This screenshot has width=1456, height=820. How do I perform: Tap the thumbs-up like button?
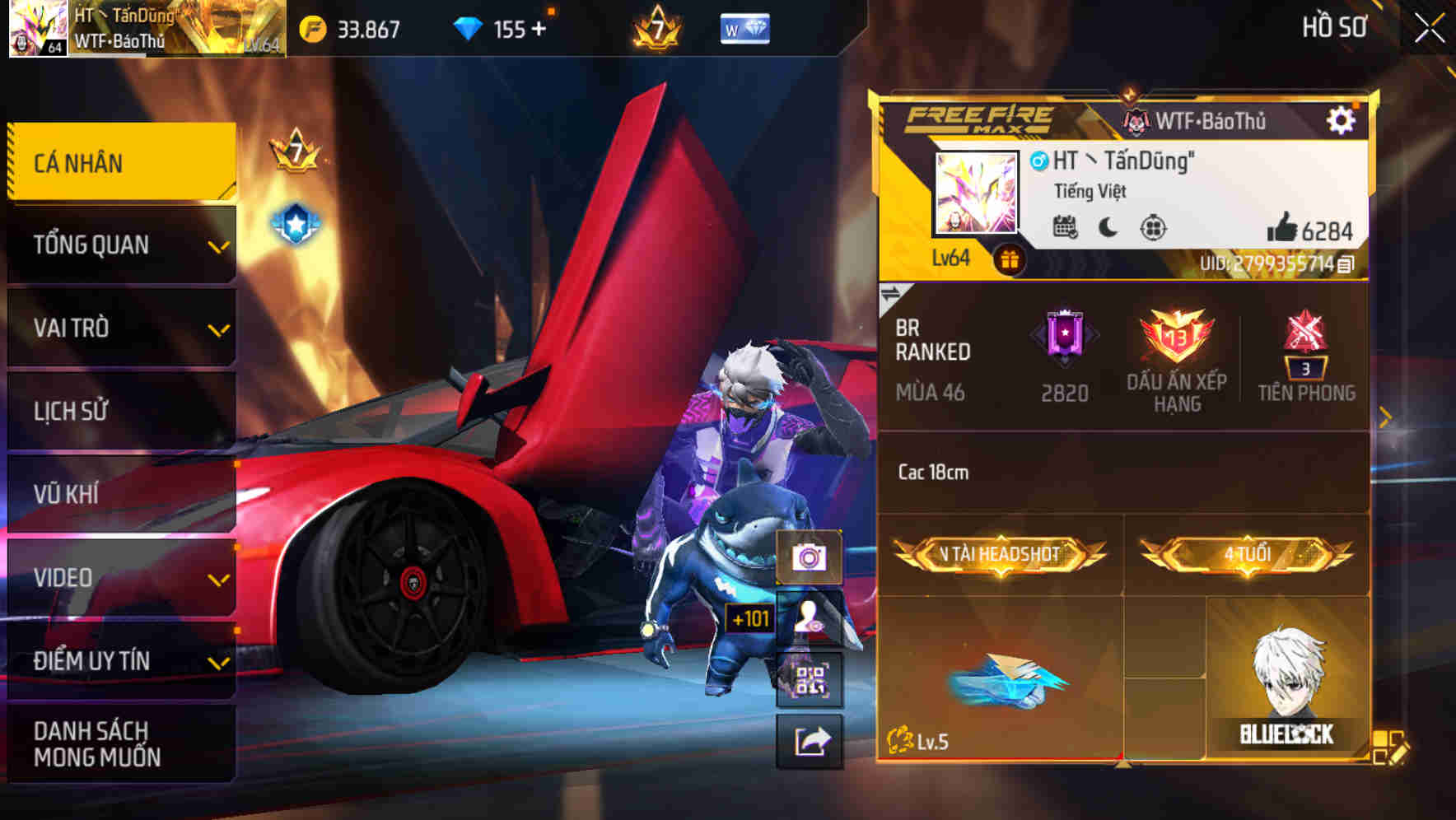1281,228
